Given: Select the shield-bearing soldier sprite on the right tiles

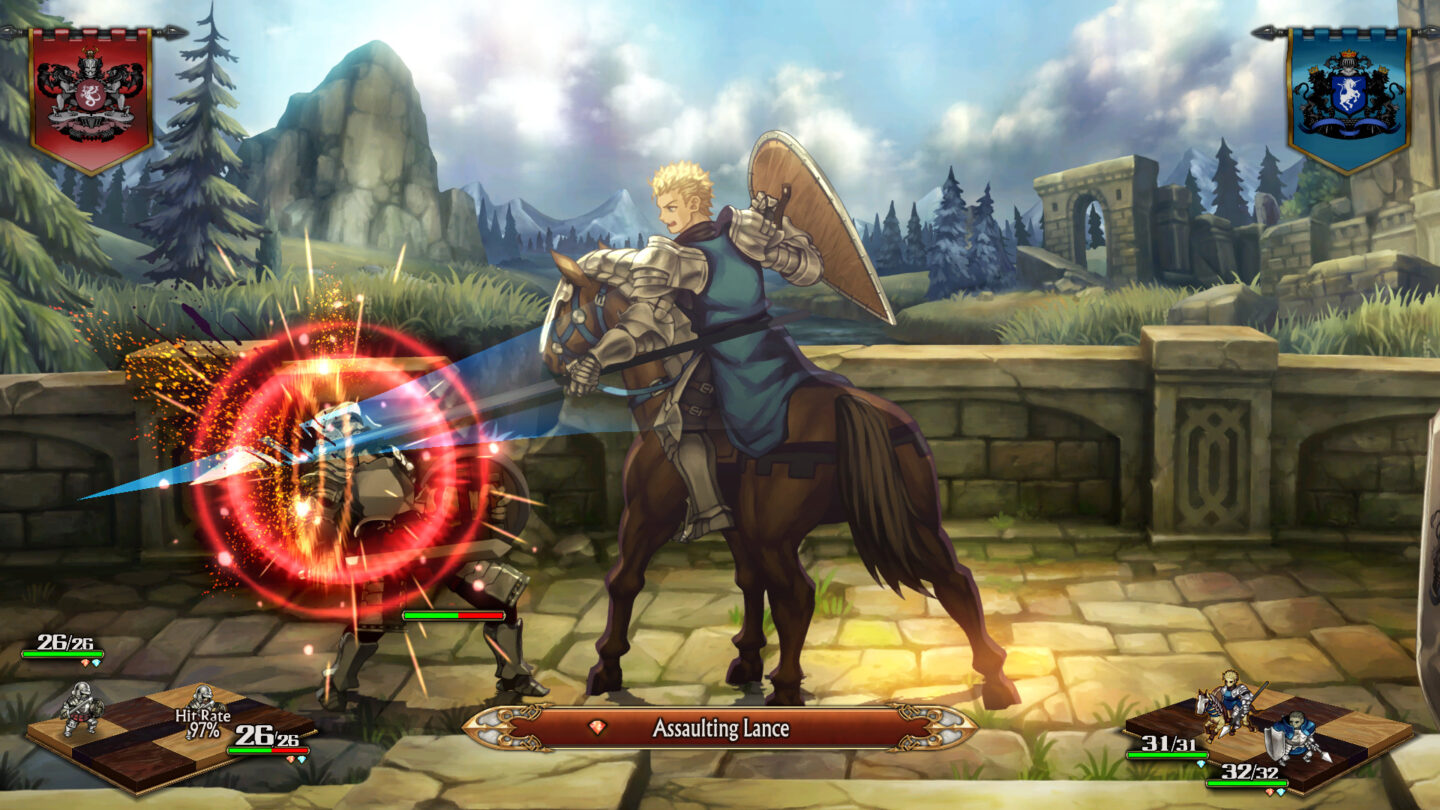Looking at the screenshot, I should click(x=1296, y=737).
